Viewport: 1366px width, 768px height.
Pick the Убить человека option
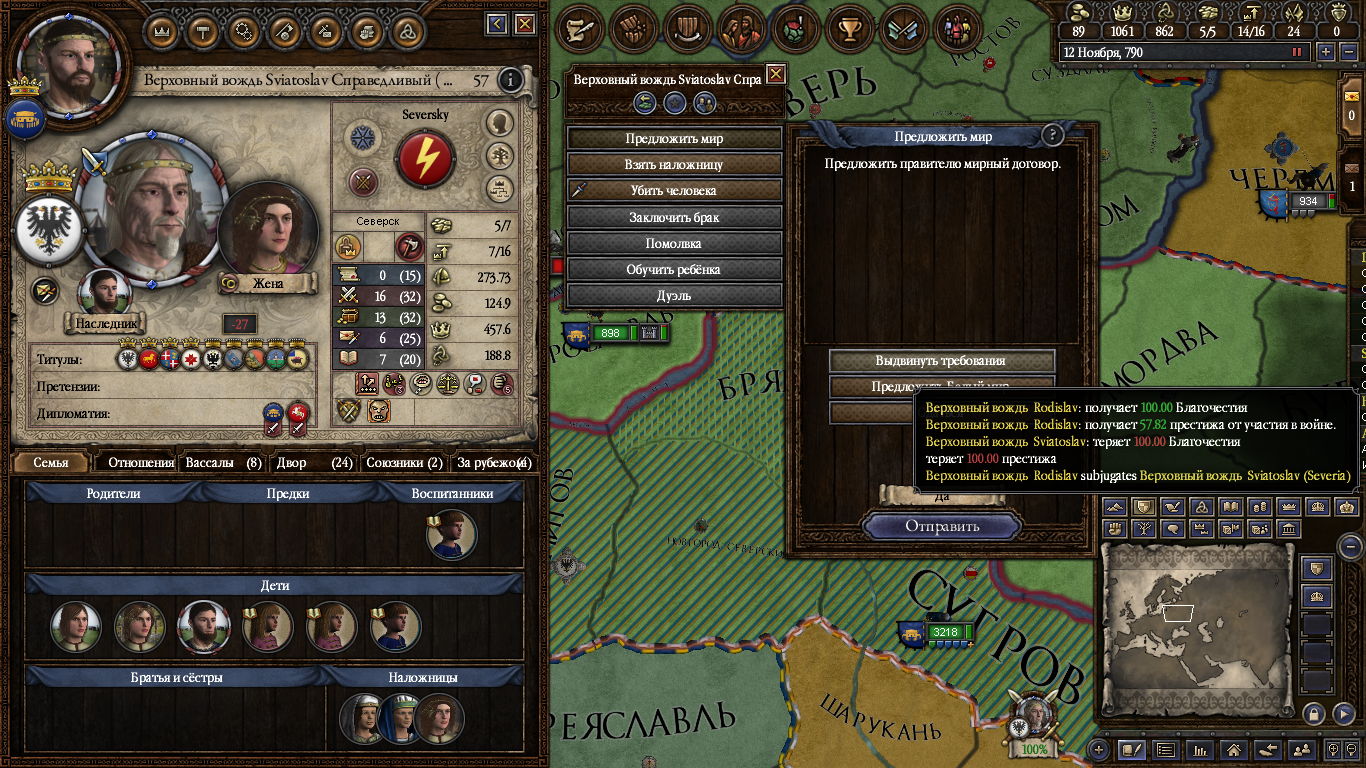(674, 191)
